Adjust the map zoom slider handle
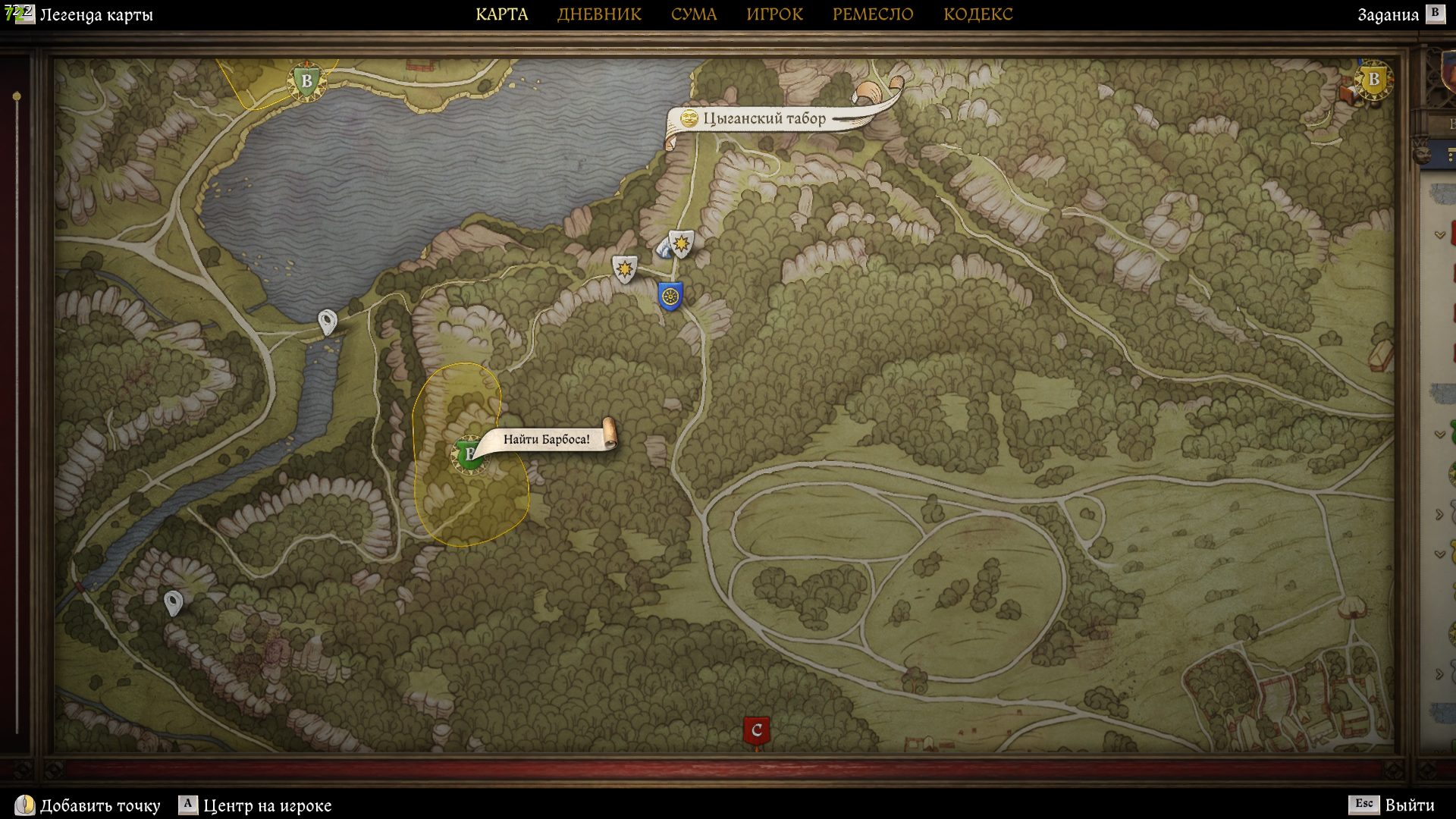This screenshot has height=819, width=1456. 17,97
